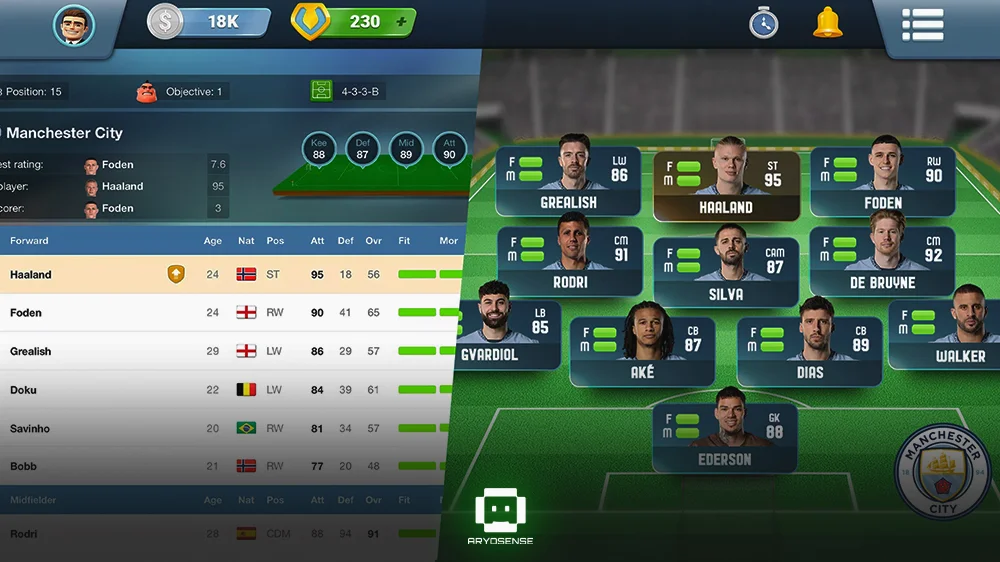Check notifications via the bell icon
Image resolution: width=1000 pixels, height=562 pixels.
827,22
